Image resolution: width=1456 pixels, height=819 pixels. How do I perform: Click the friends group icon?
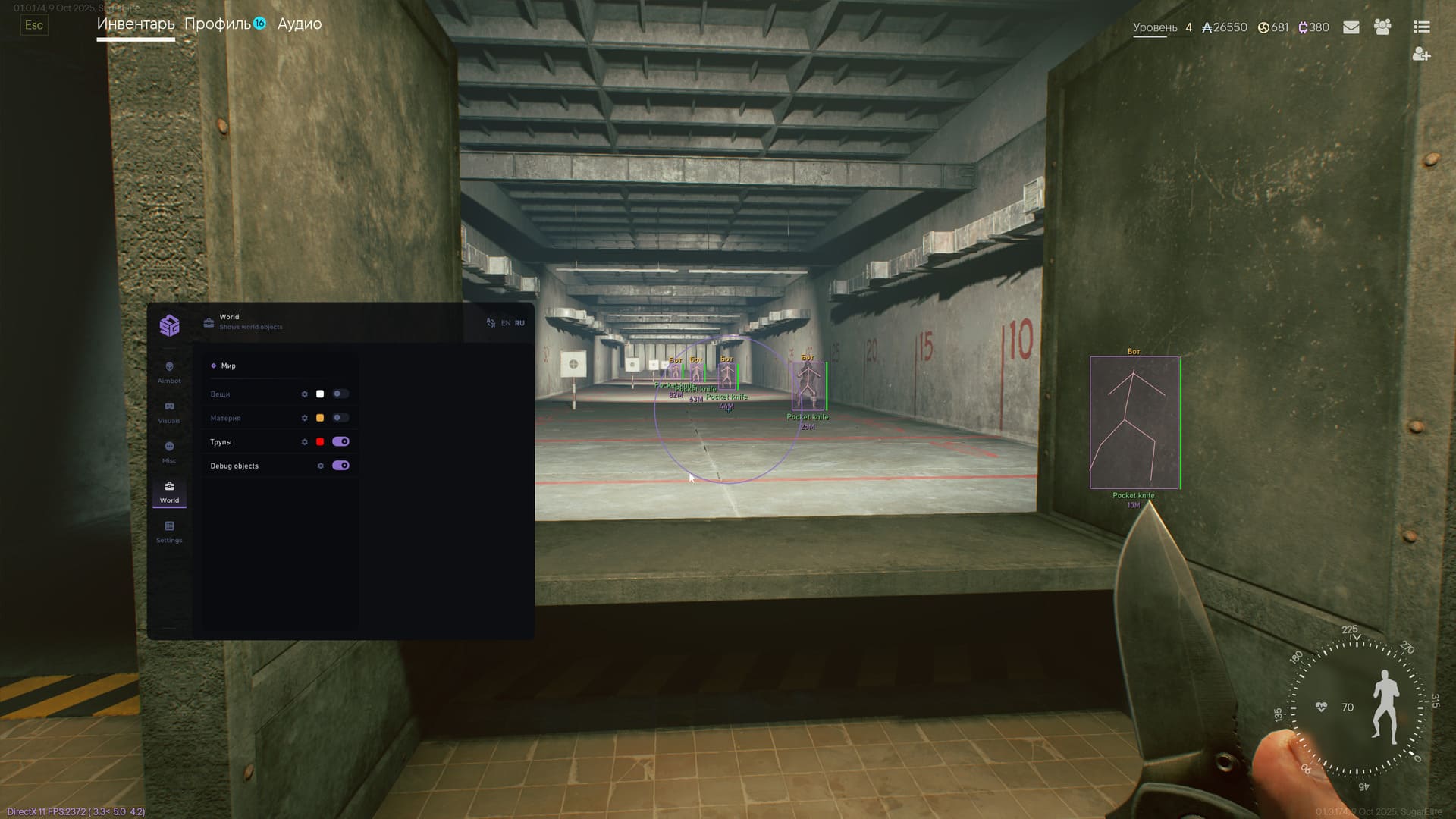click(1382, 27)
